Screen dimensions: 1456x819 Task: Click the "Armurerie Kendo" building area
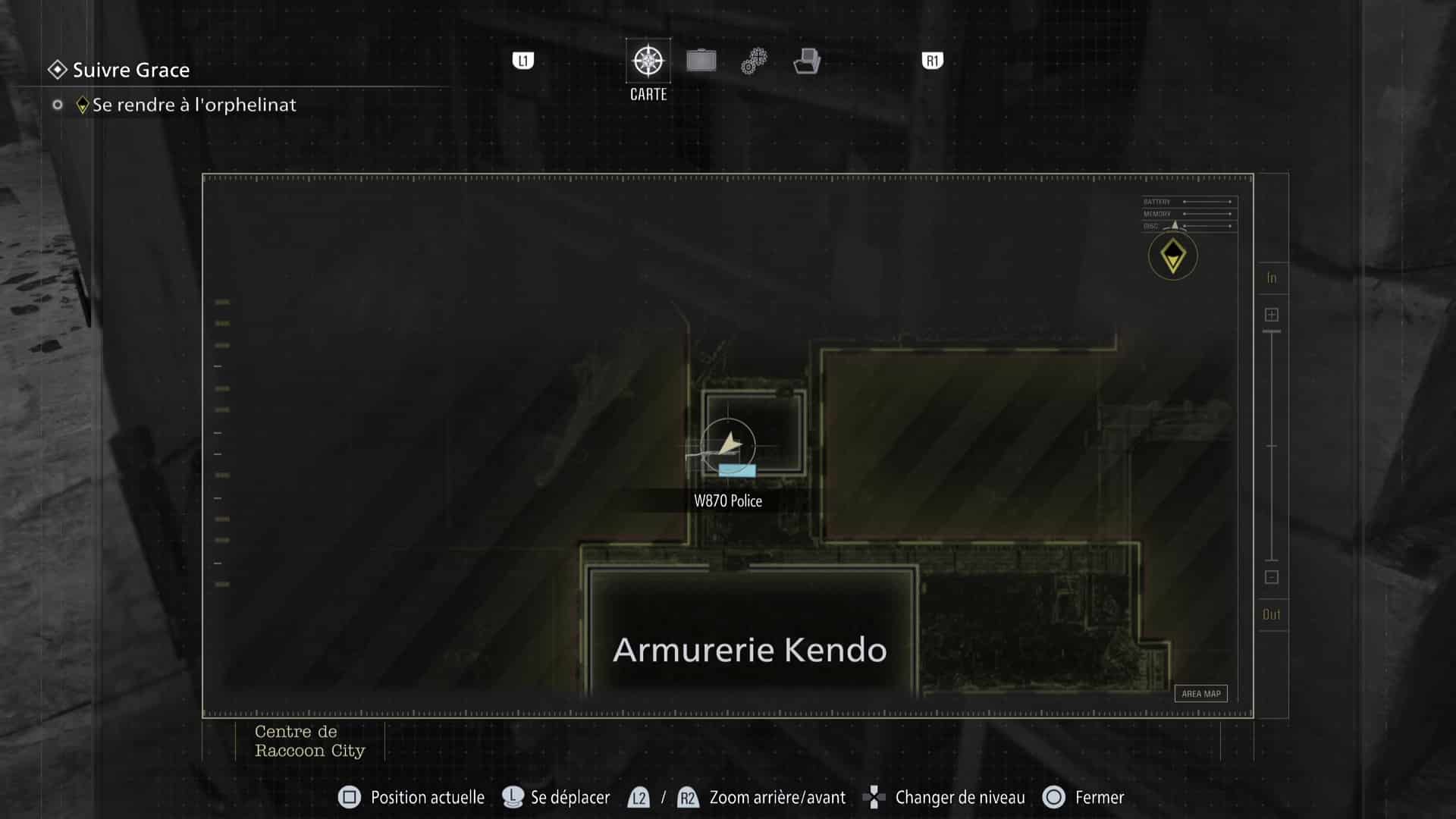(749, 649)
